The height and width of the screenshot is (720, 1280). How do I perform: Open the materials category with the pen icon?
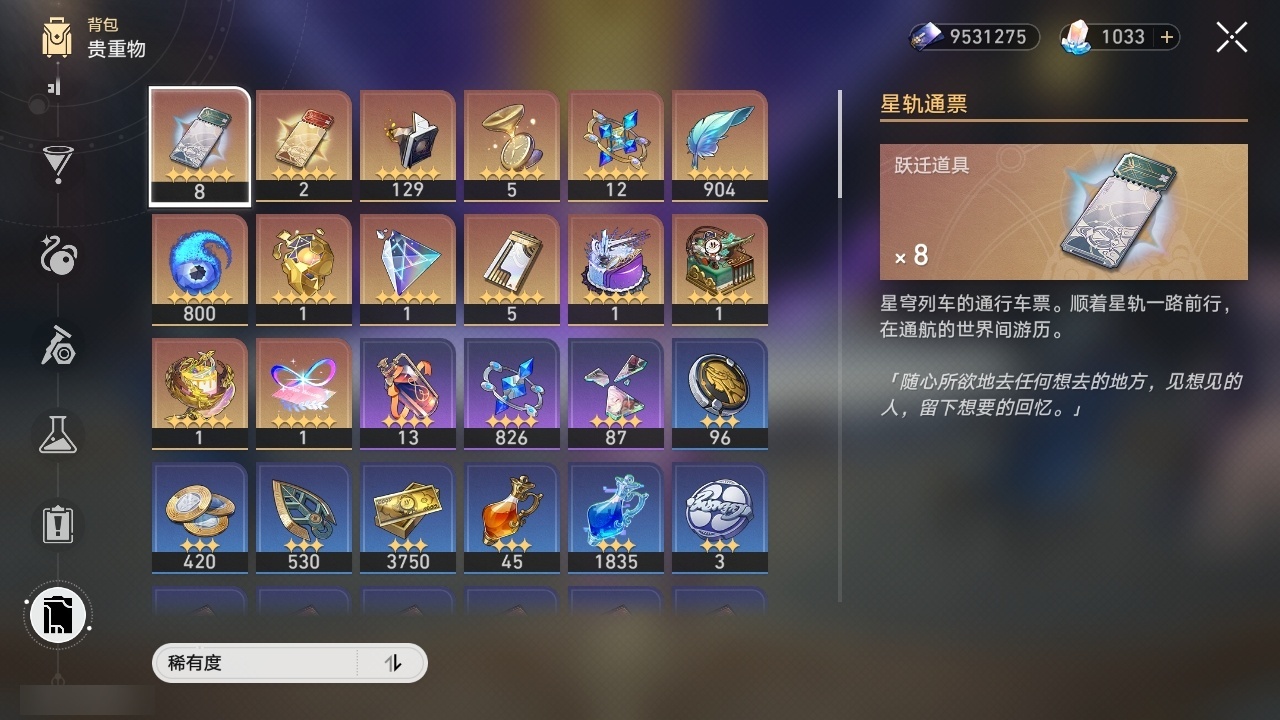coord(57,345)
